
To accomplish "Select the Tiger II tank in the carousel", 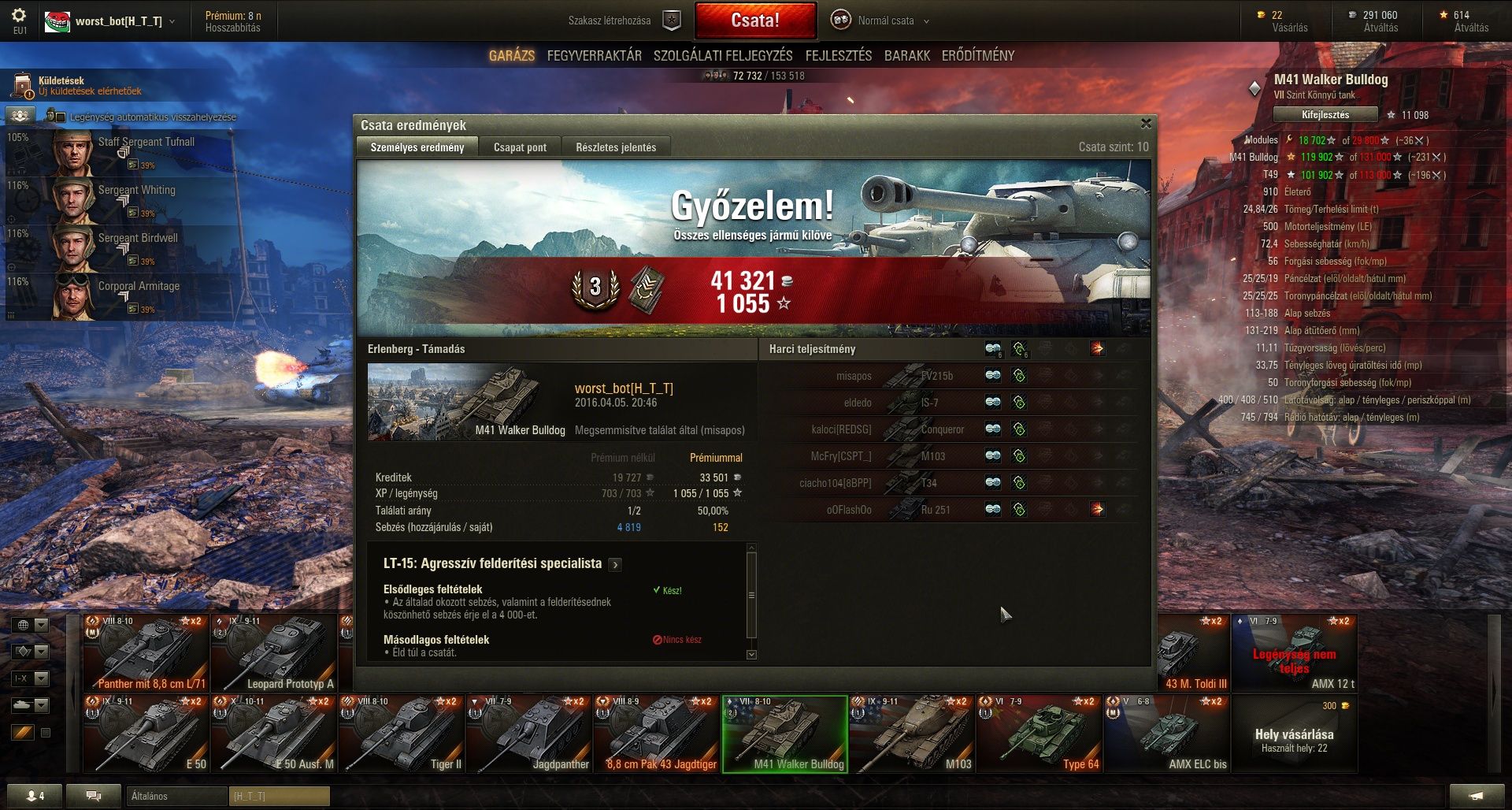I will tap(402, 734).
